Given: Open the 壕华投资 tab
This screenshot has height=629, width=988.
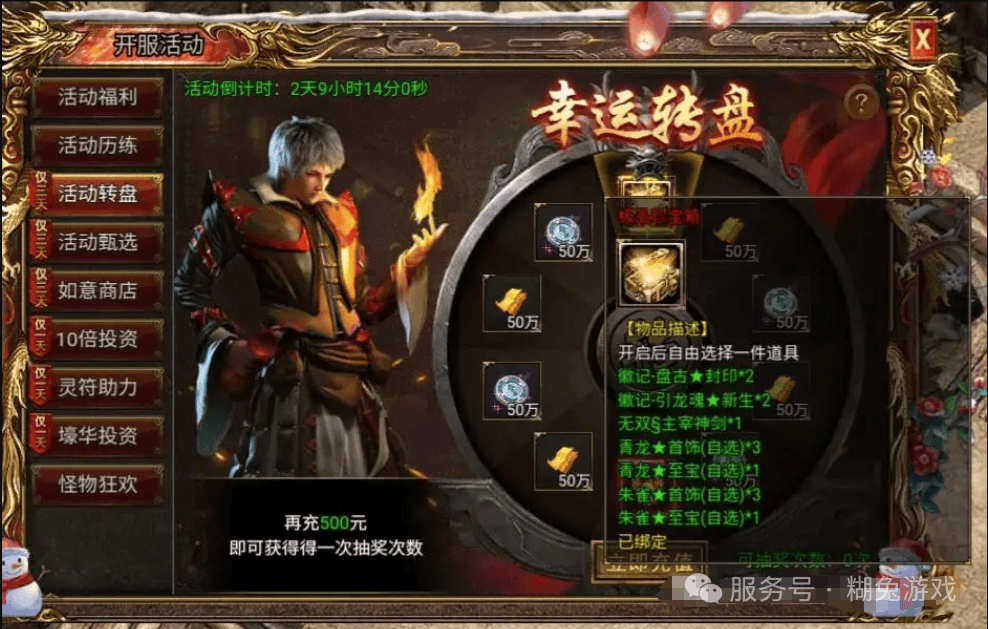Looking at the screenshot, I should (97, 436).
